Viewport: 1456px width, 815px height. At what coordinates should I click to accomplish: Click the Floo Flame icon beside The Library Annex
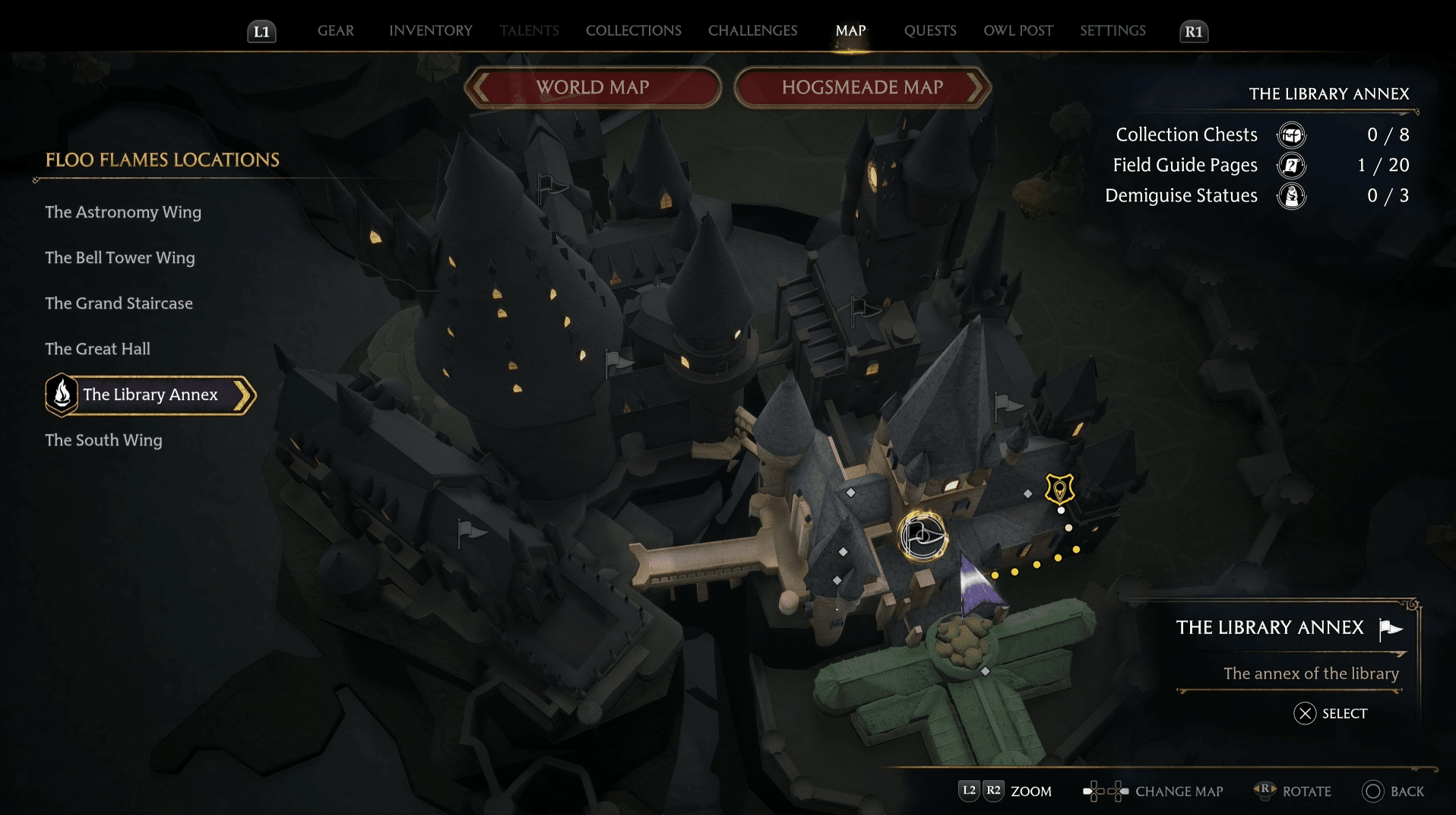(62, 395)
